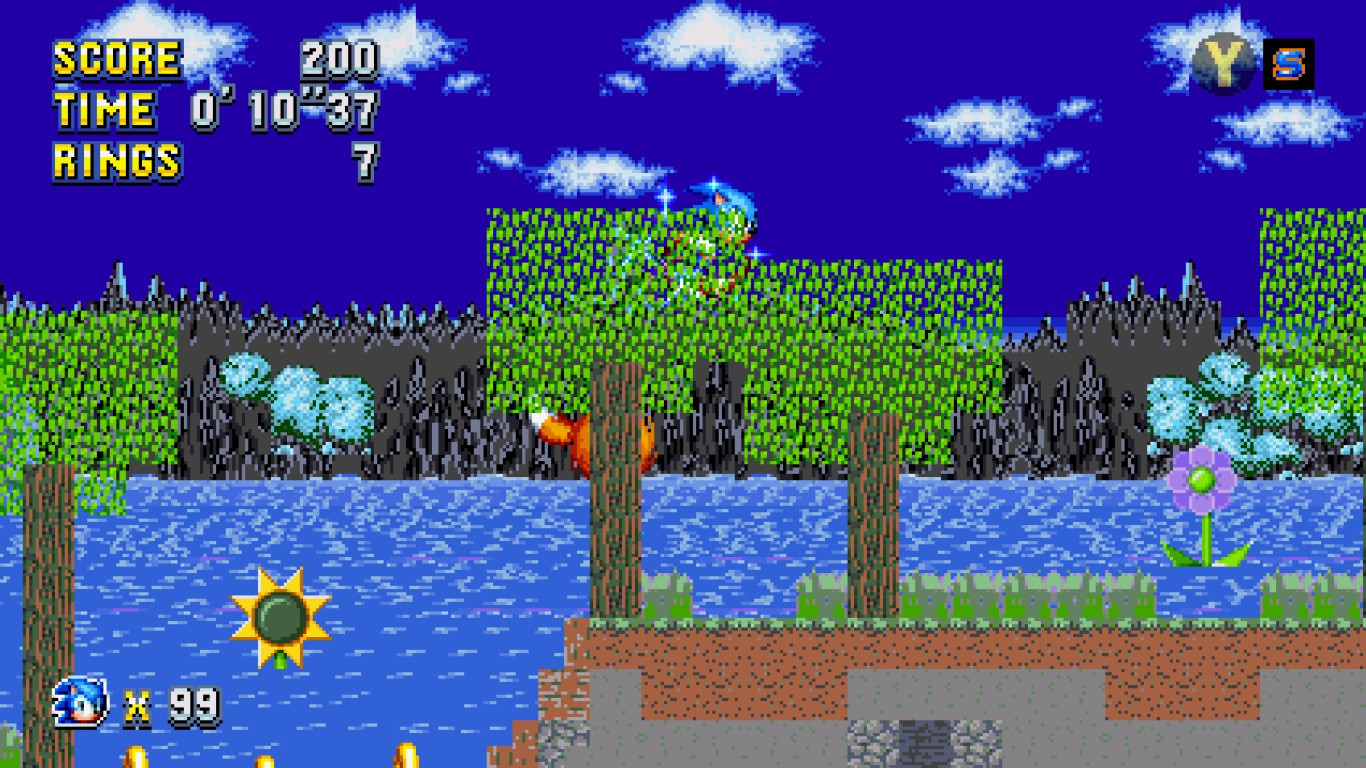Select the SCORE label in the HUD
Screen dimensions: 1366x768
[115, 58]
